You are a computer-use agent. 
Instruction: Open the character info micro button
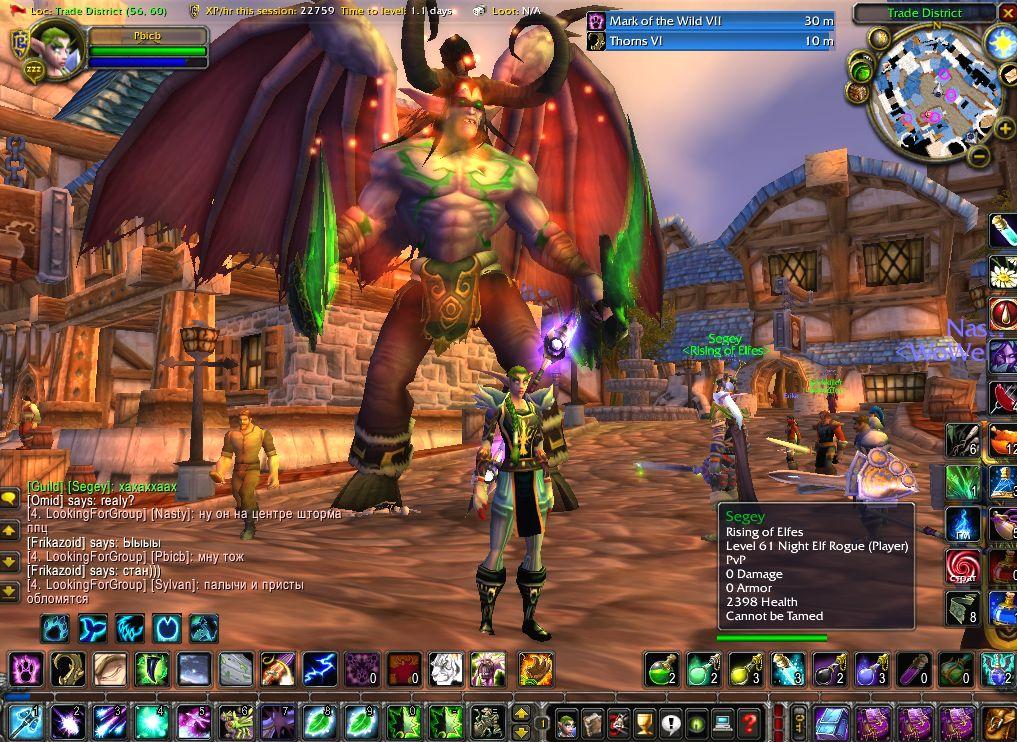(x=567, y=721)
